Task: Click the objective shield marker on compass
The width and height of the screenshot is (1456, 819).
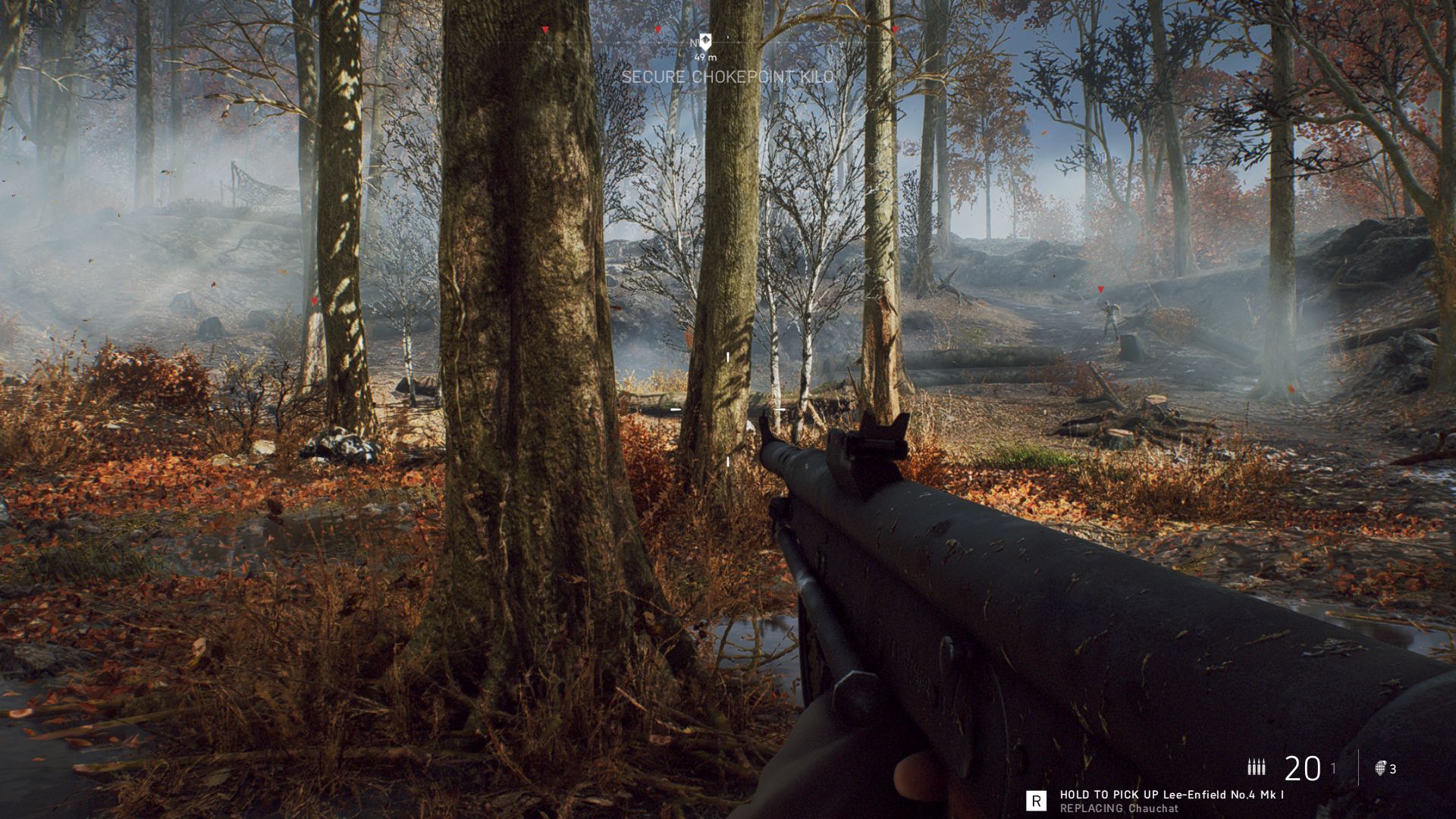Action: tap(705, 41)
